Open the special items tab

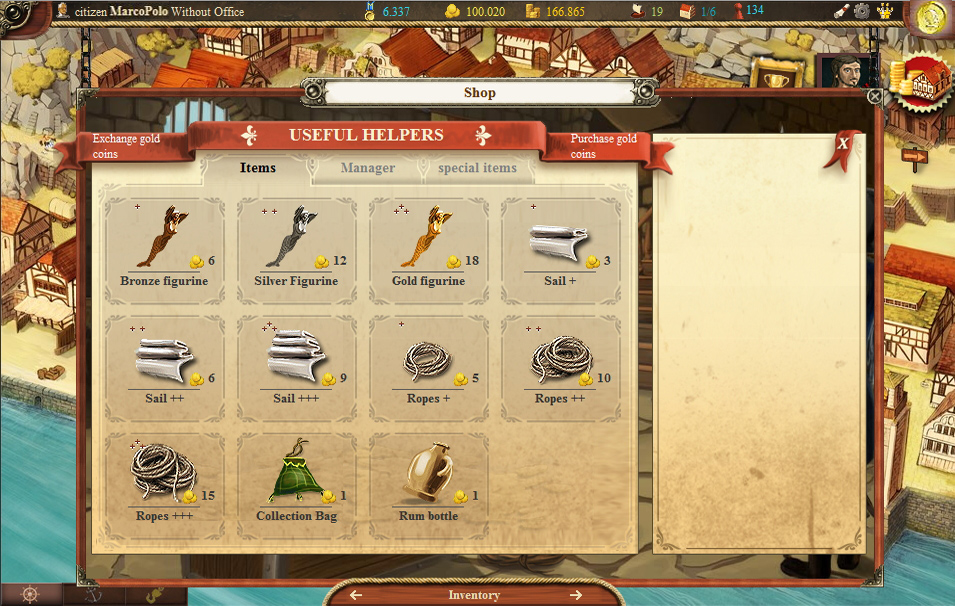tap(477, 168)
